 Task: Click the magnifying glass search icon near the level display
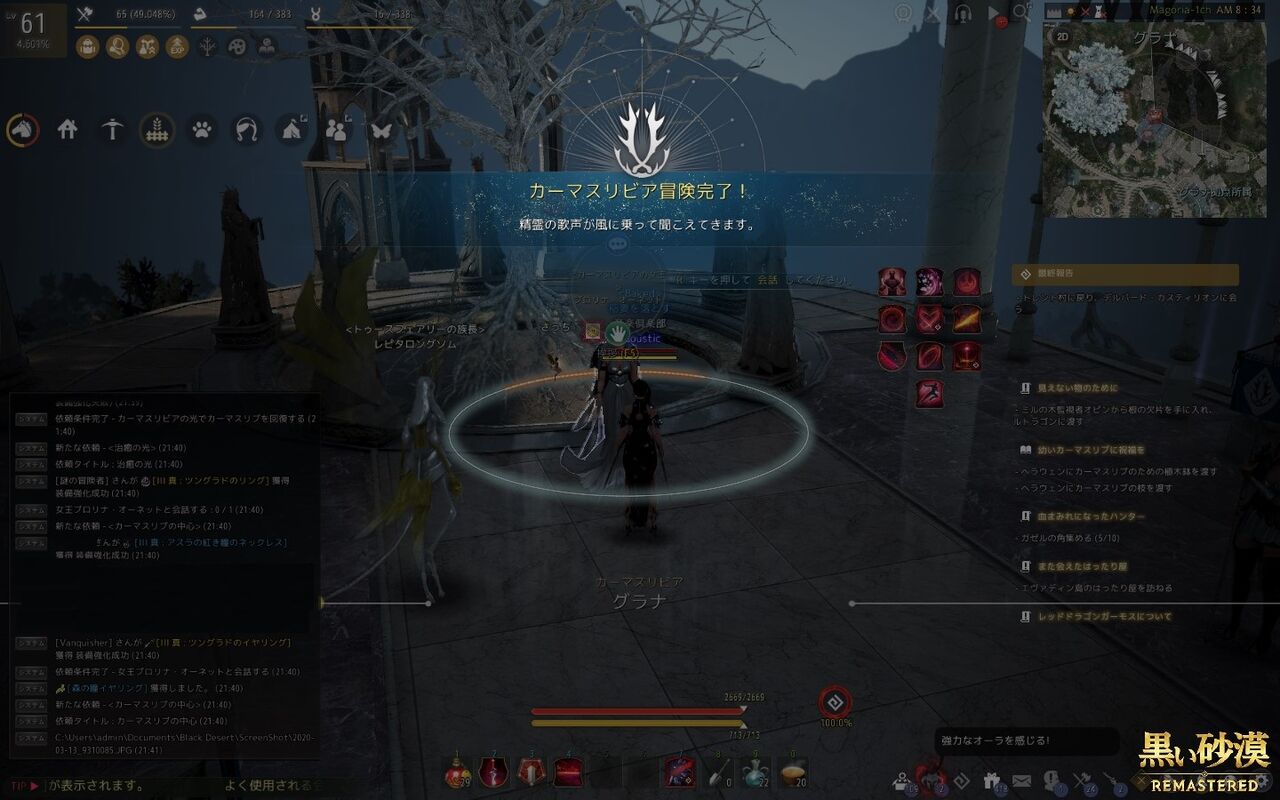click(118, 46)
